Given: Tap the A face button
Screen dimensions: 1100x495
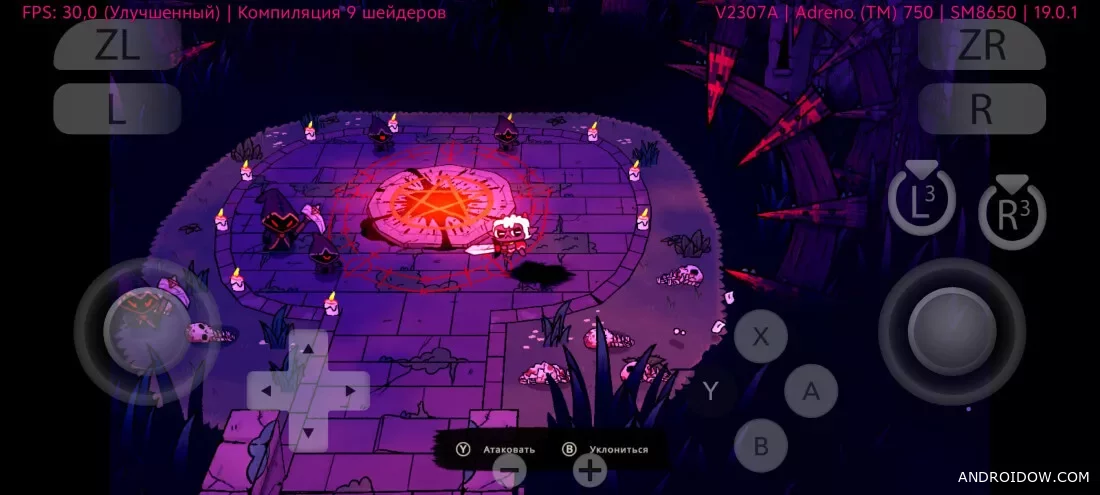Looking at the screenshot, I should tap(811, 391).
